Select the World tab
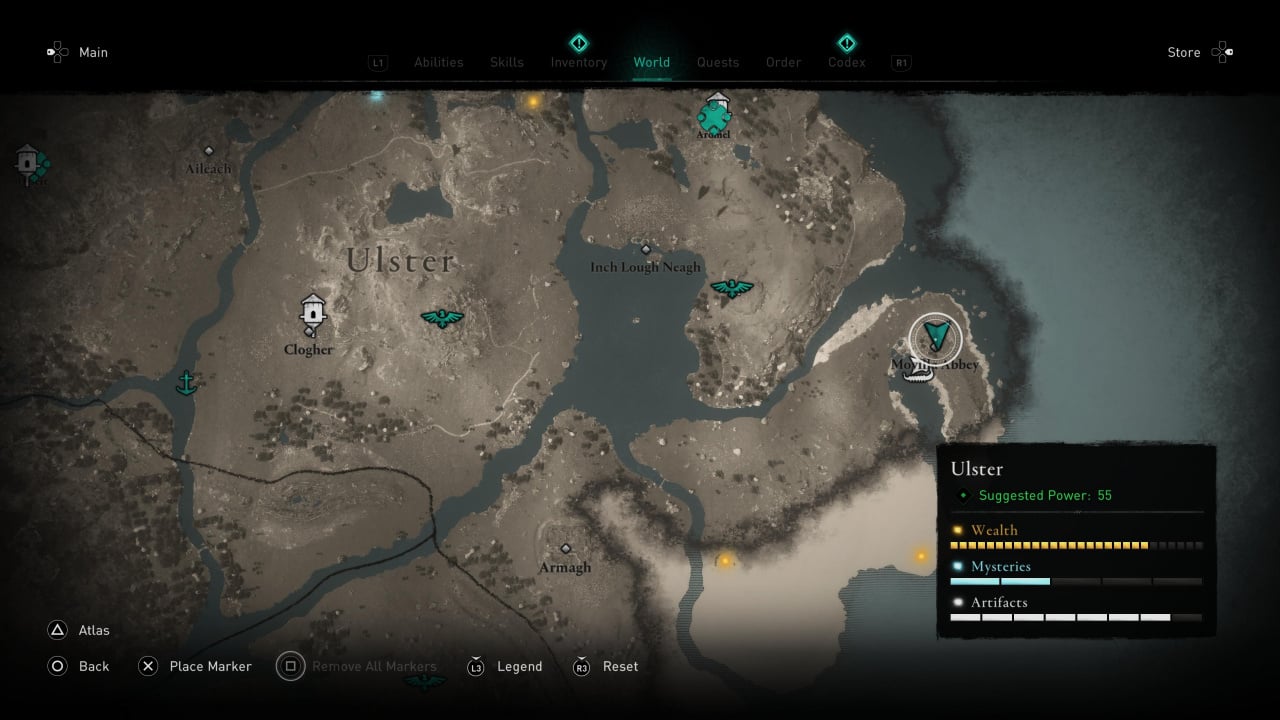 point(651,62)
